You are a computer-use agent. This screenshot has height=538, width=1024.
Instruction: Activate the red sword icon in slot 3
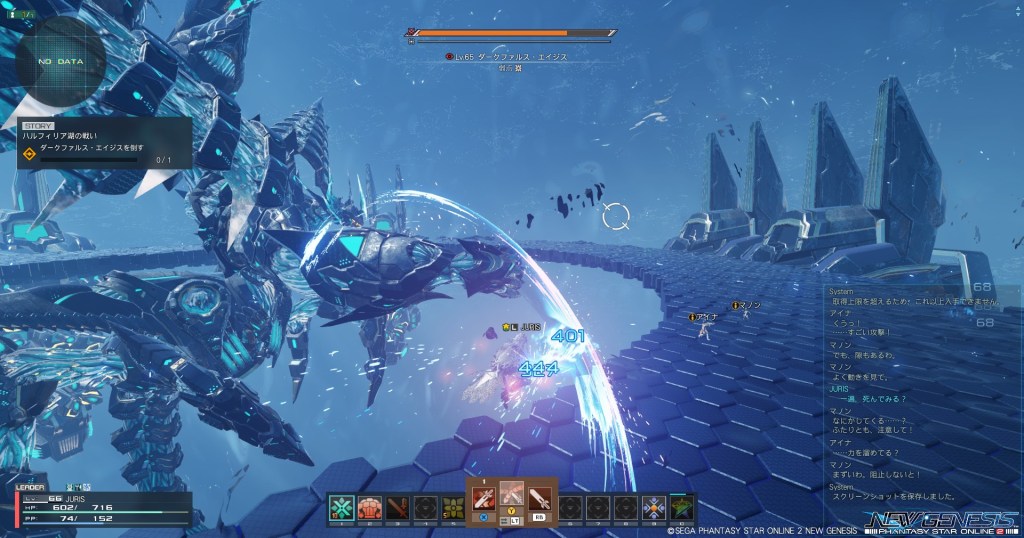[398, 507]
